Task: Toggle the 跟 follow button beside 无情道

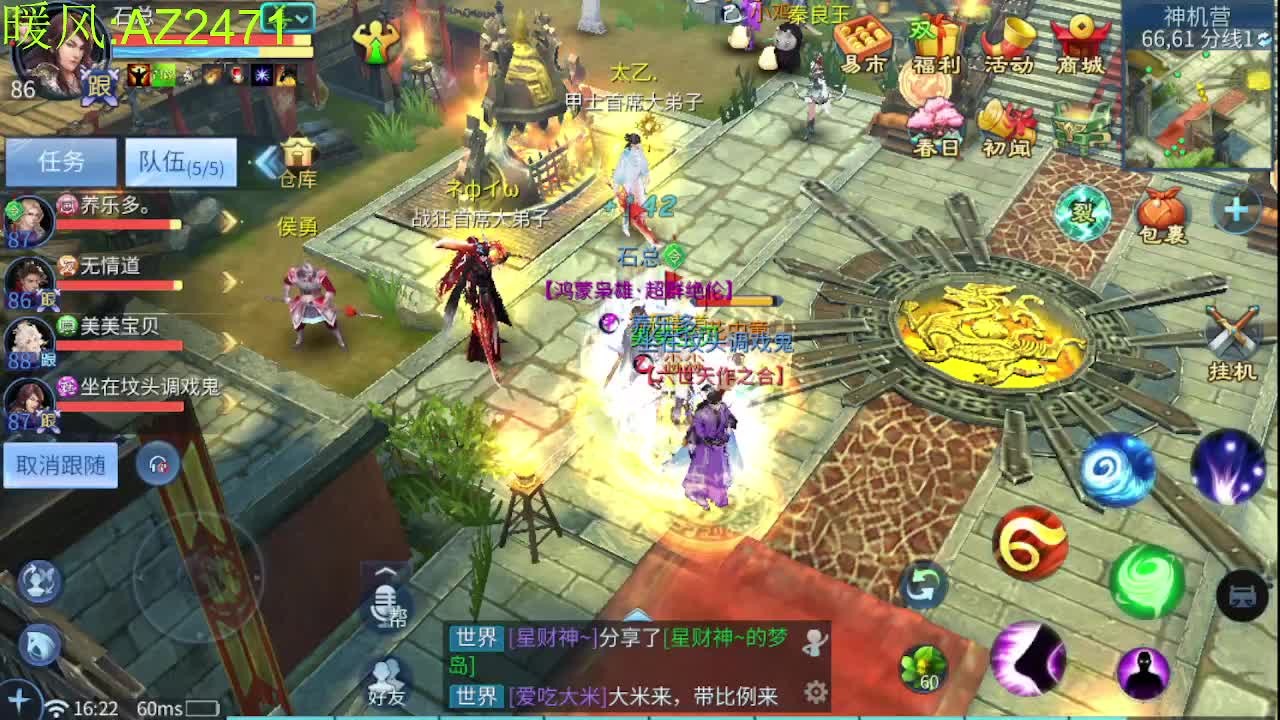Action: 47,298
